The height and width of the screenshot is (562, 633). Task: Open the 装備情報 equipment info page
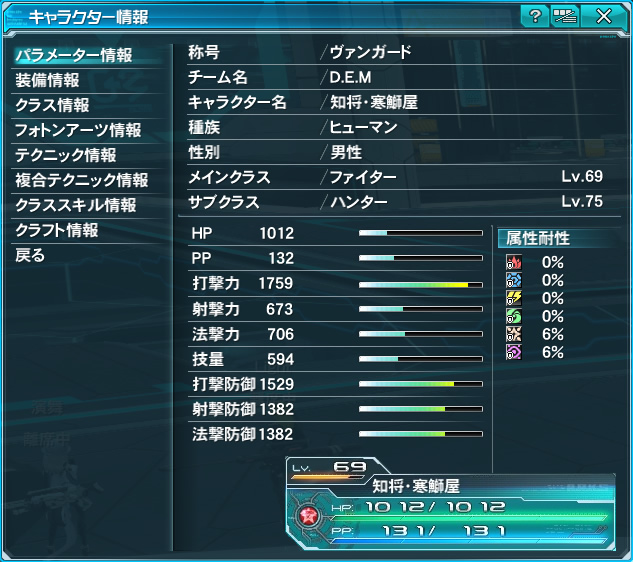click(x=47, y=80)
